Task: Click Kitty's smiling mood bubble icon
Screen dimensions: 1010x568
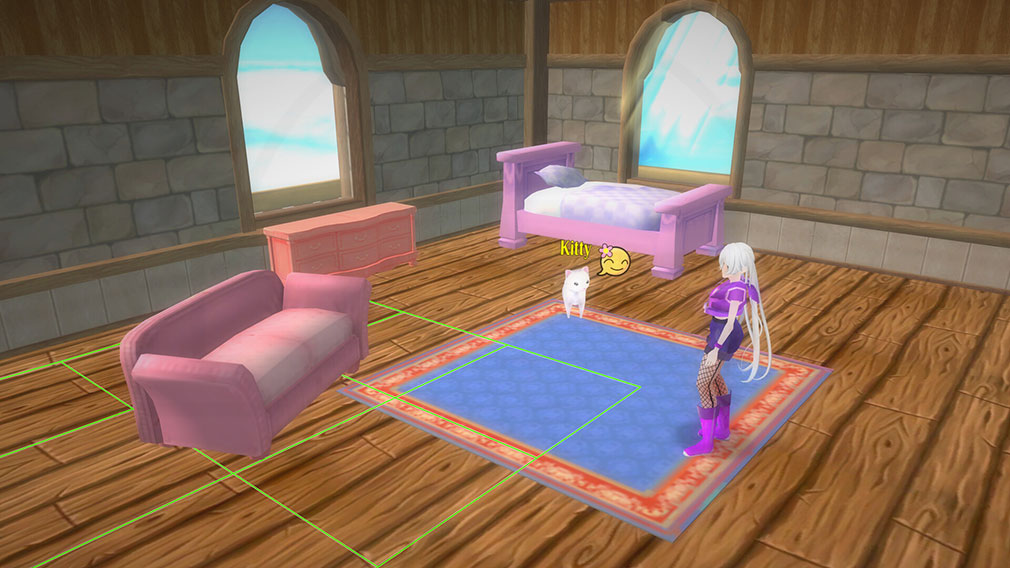Action: (x=616, y=261)
